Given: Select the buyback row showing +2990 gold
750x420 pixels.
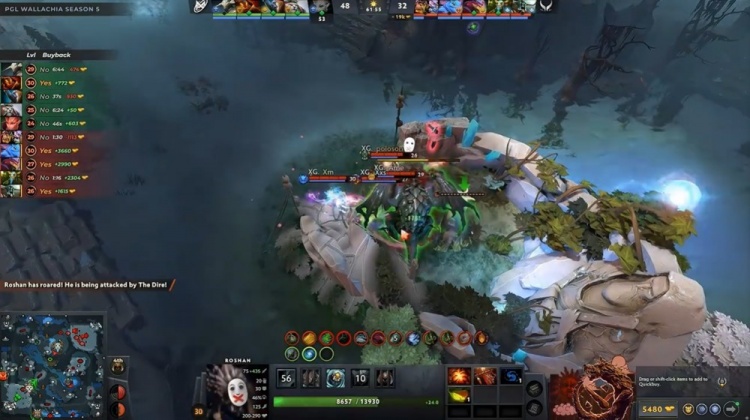Looking at the screenshot, I should pyautogui.click(x=45, y=163).
